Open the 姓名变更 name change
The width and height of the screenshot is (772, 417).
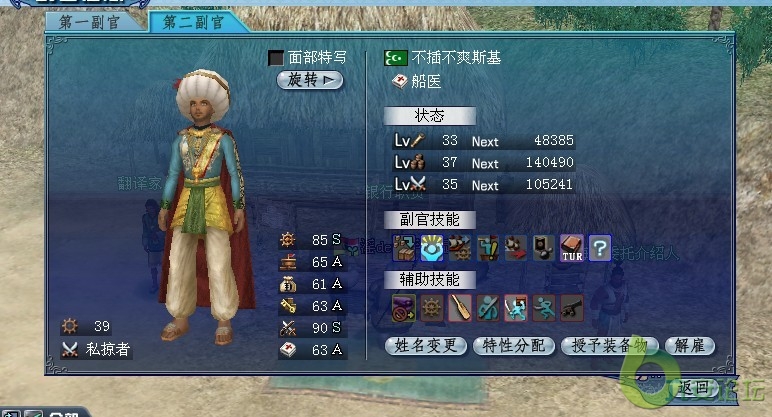tap(426, 346)
